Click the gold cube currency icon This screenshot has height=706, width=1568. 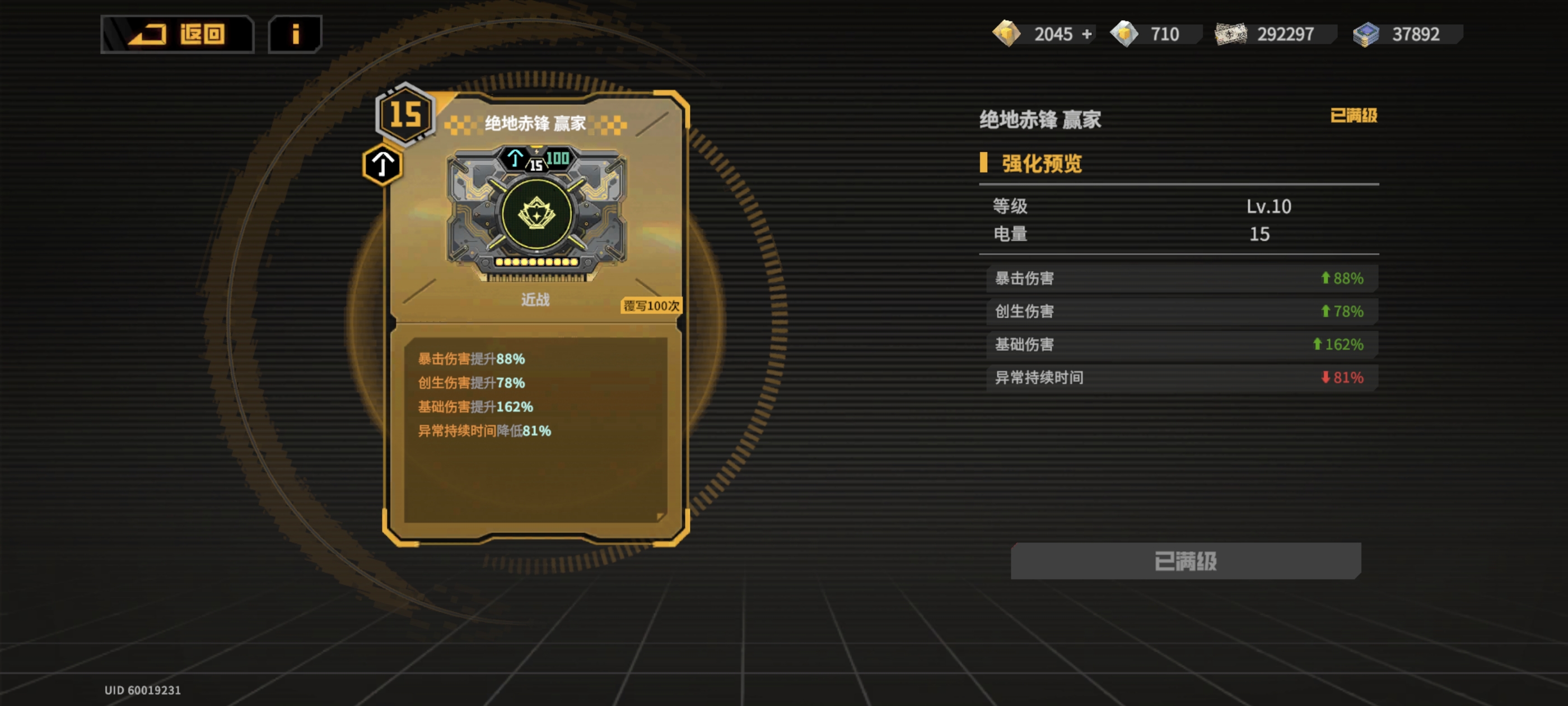(1007, 34)
